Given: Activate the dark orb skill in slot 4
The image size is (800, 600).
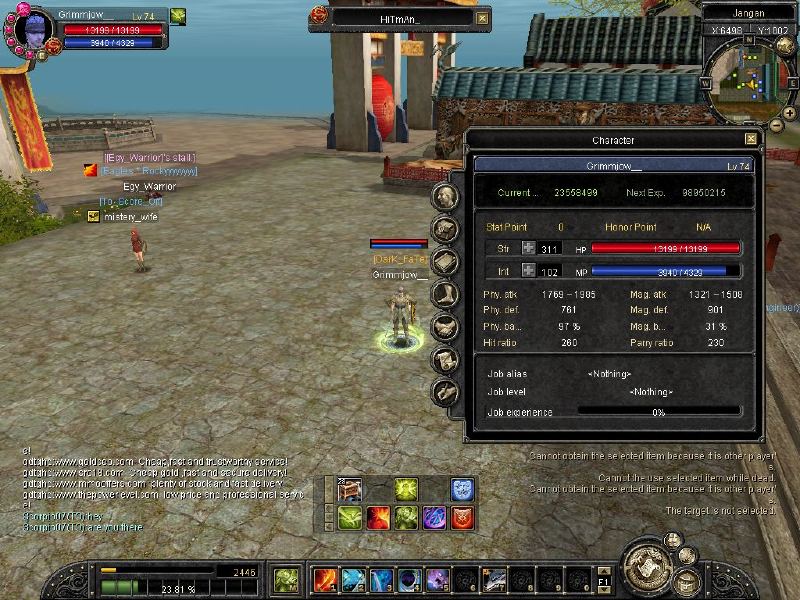Looking at the screenshot, I should [x=409, y=580].
